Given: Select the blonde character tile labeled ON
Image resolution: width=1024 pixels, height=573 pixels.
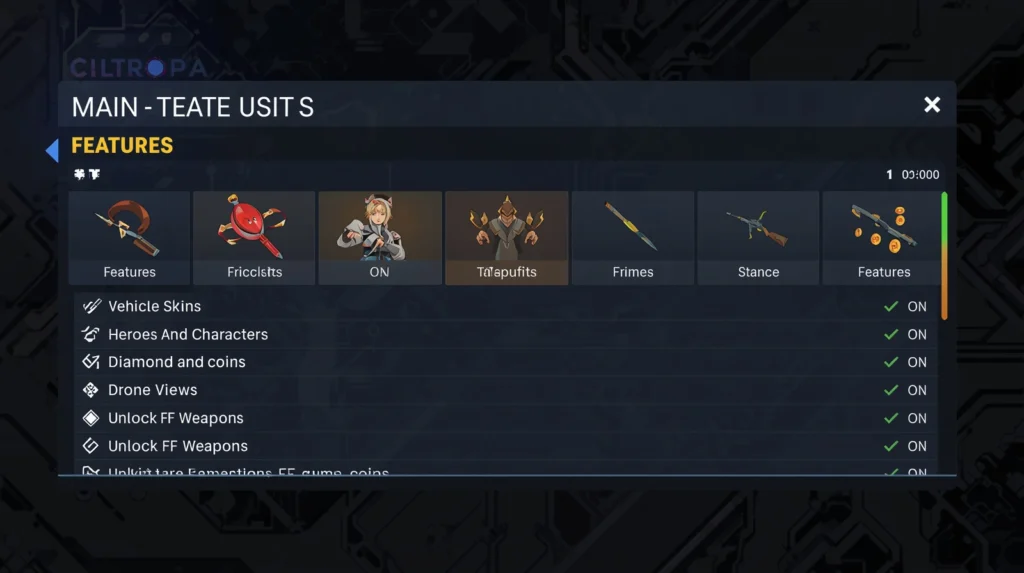Looking at the screenshot, I should (379, 238).
